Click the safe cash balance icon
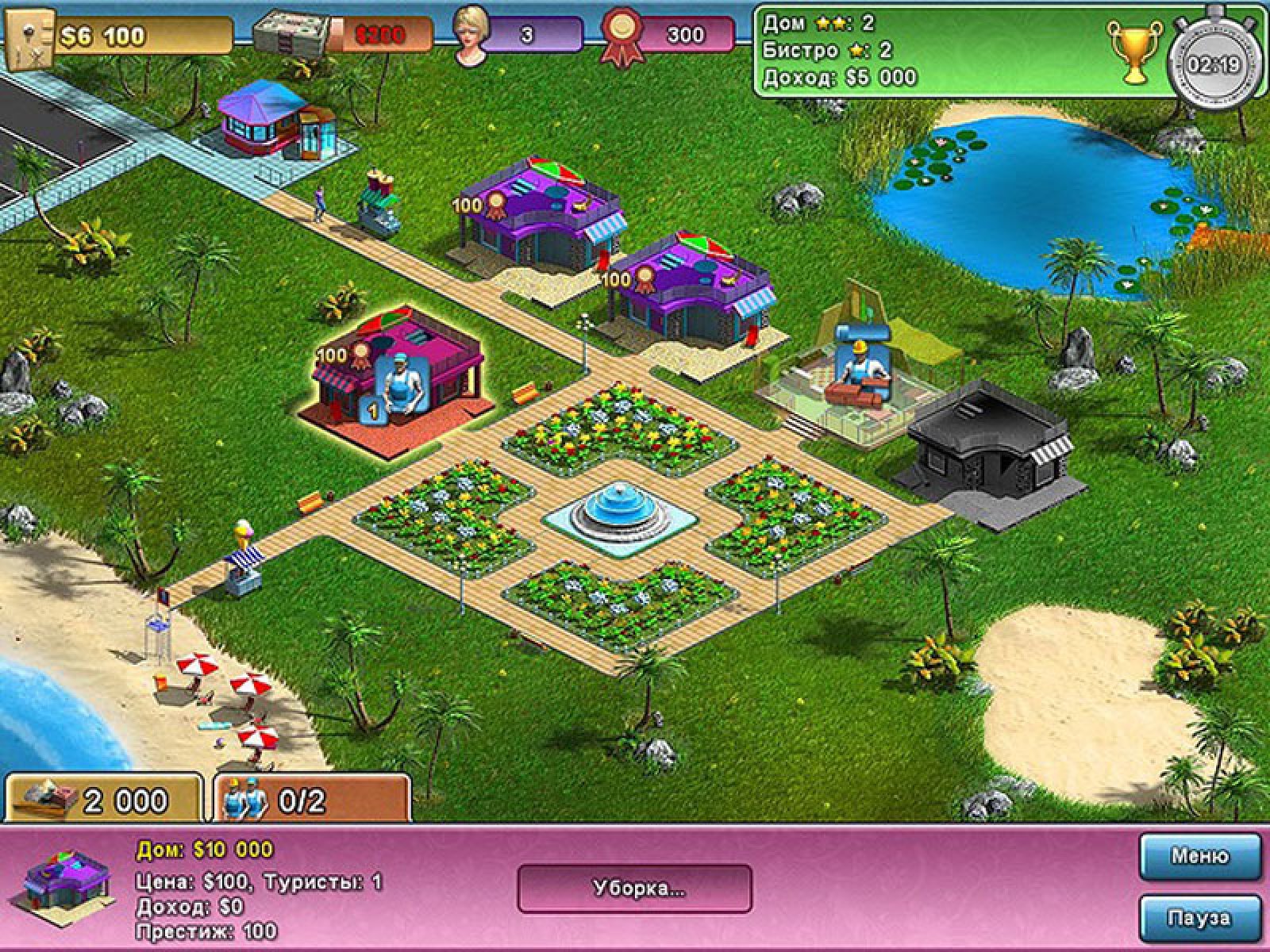This screenshot has width=1270, height=952. [29, 36]
